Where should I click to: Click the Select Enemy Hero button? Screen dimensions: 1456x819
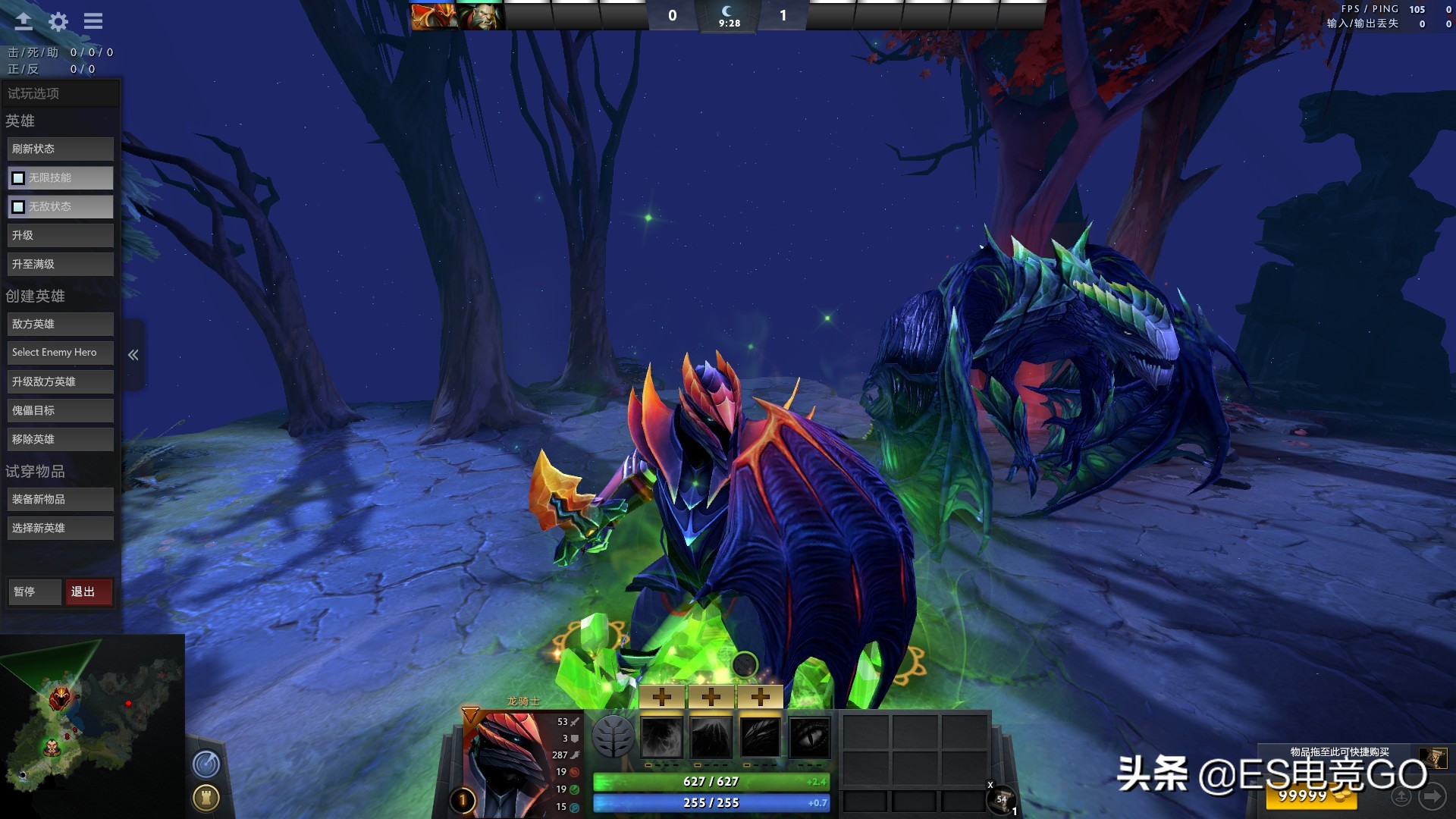coord(60,352)
